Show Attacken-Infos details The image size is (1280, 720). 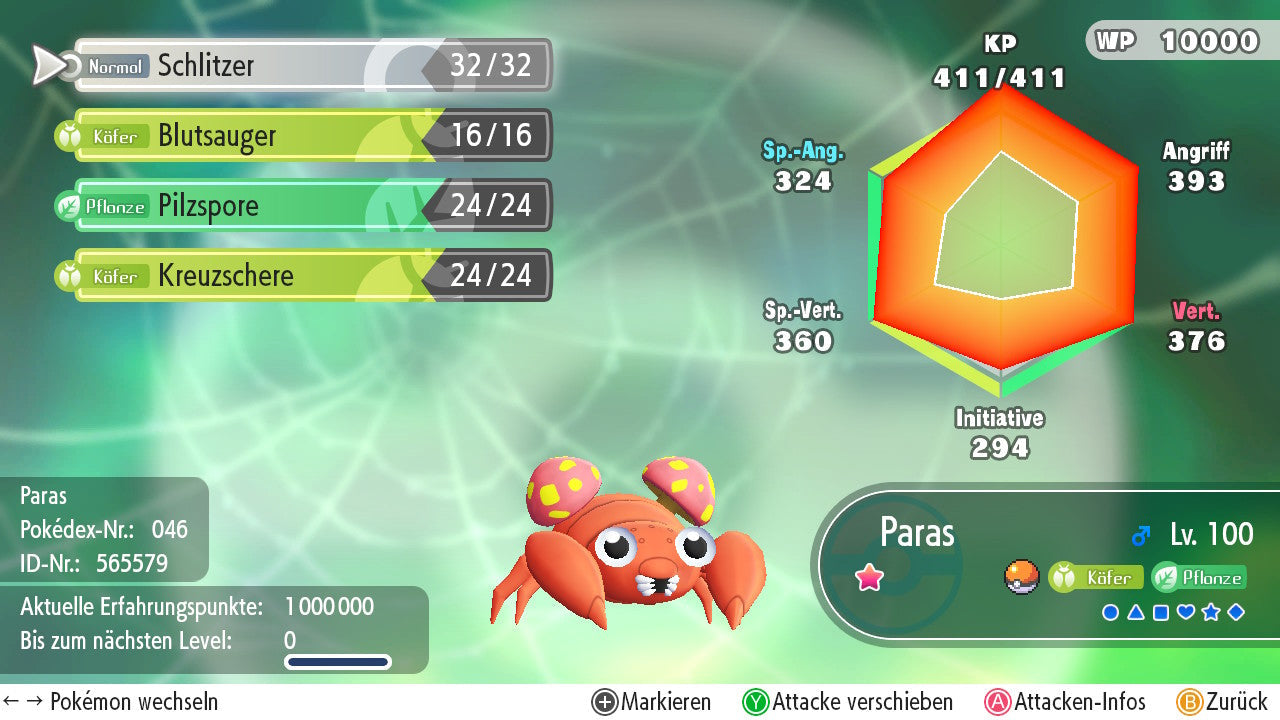tap(1066, 702)
